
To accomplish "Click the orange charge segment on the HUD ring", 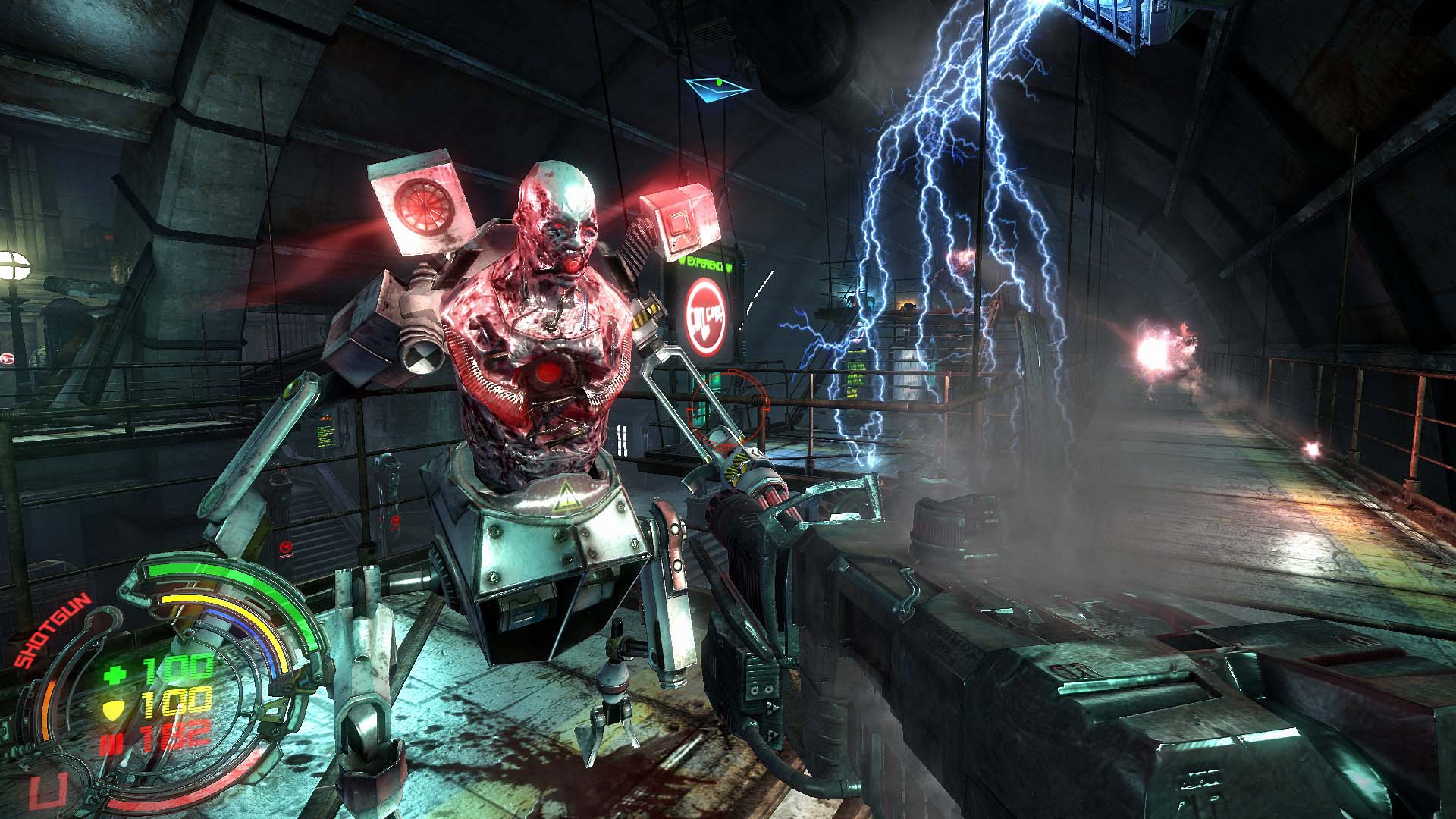I will (46, 708).
